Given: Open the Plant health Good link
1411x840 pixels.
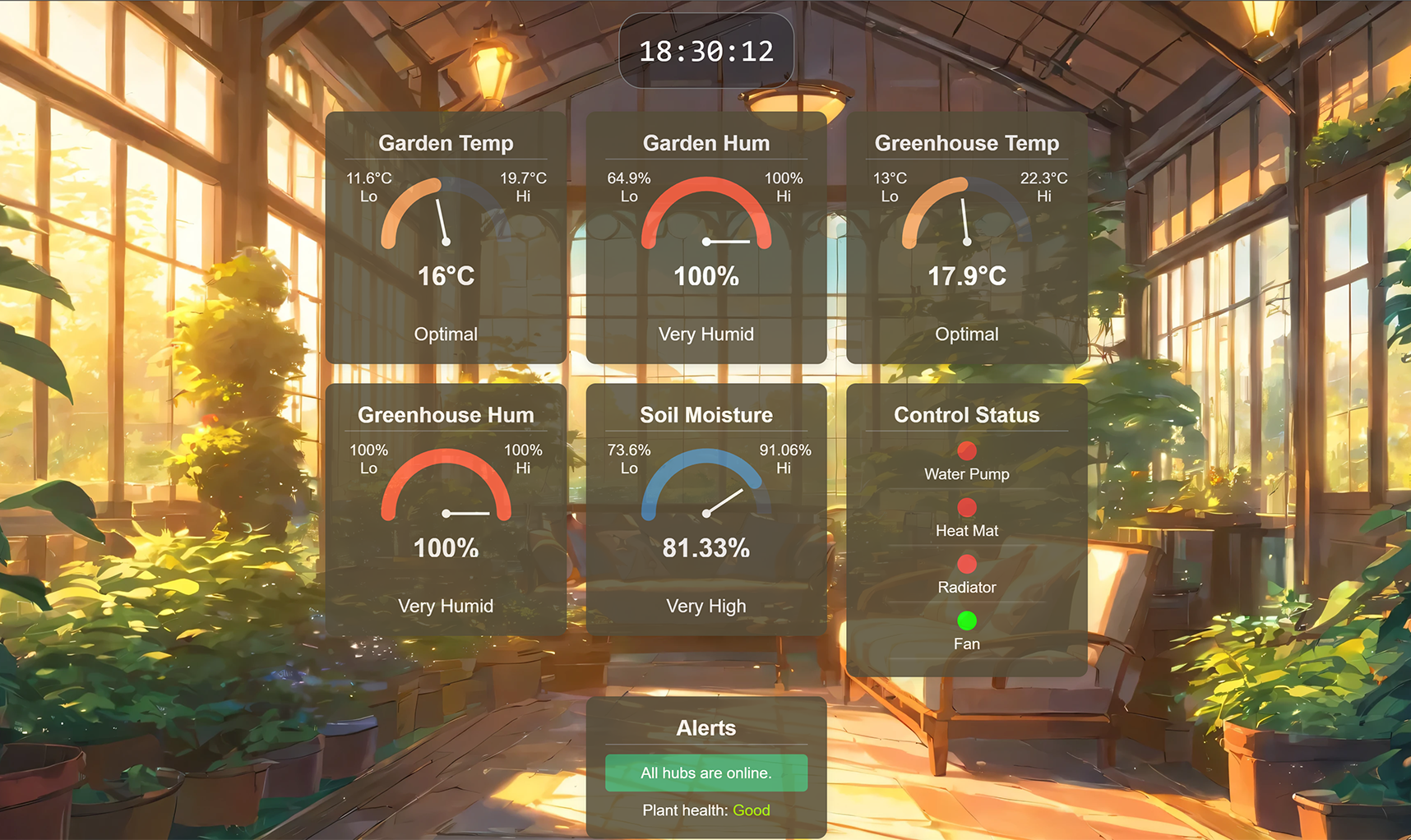Looking at the screenshot, I should coord(751,810).
